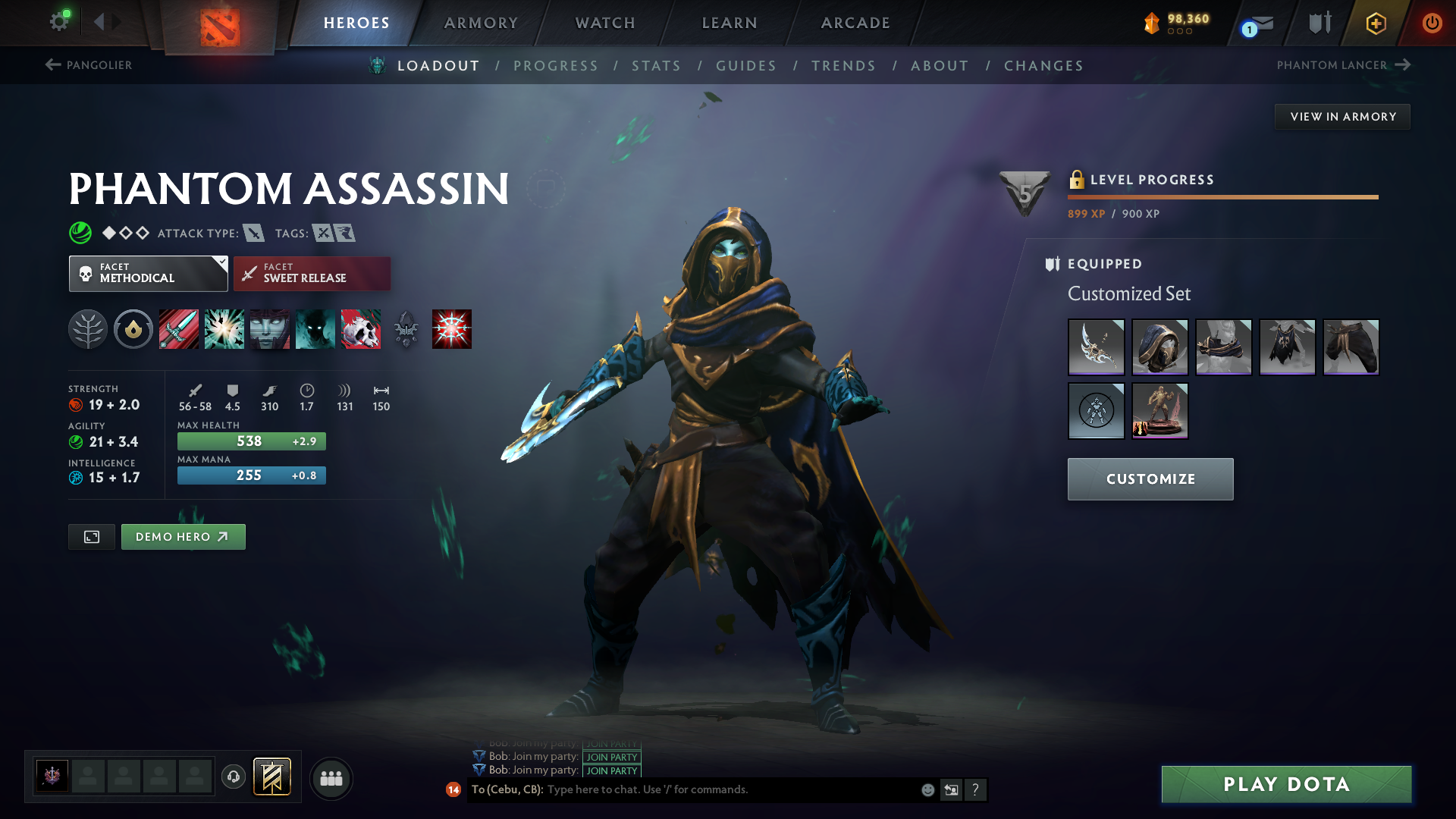Go back to previous hero Pangolier
This screenshot has width=1456, height=819.
89,65
